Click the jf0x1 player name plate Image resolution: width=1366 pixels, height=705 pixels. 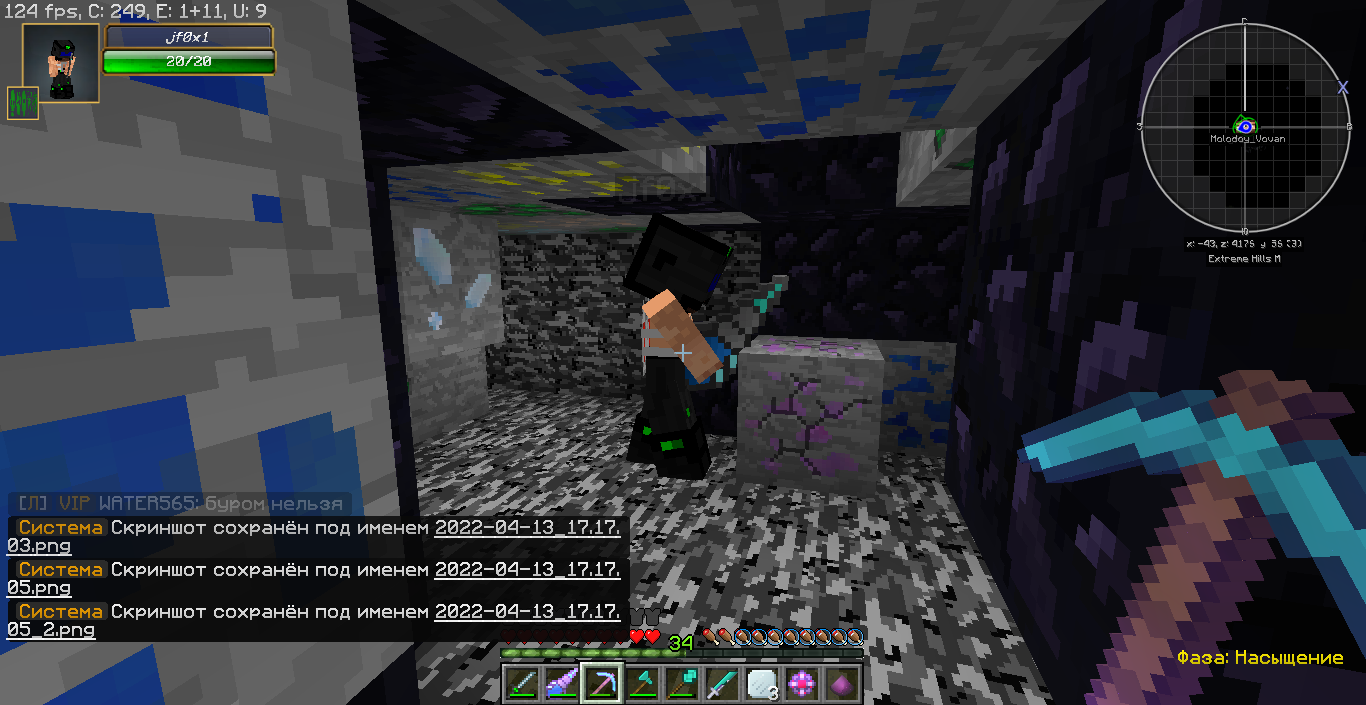tap(188, 36)
